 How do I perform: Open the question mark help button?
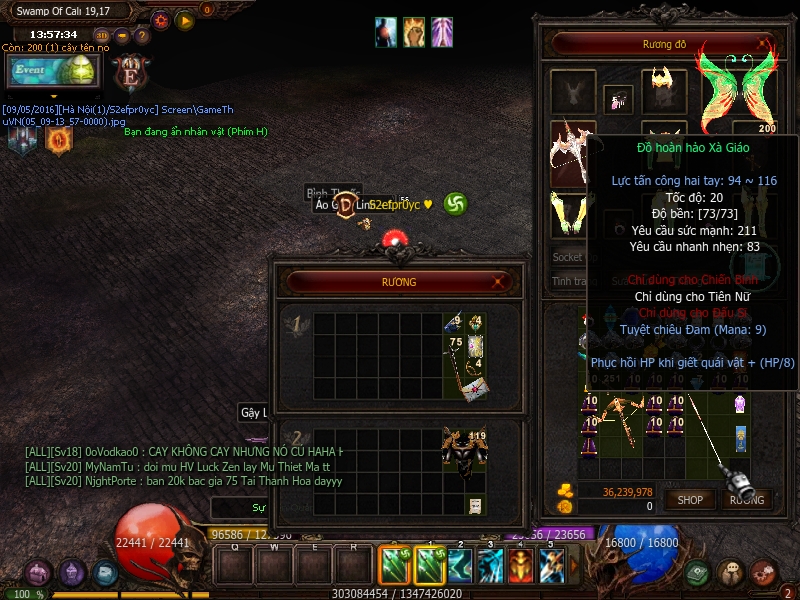tap(141, 36)
